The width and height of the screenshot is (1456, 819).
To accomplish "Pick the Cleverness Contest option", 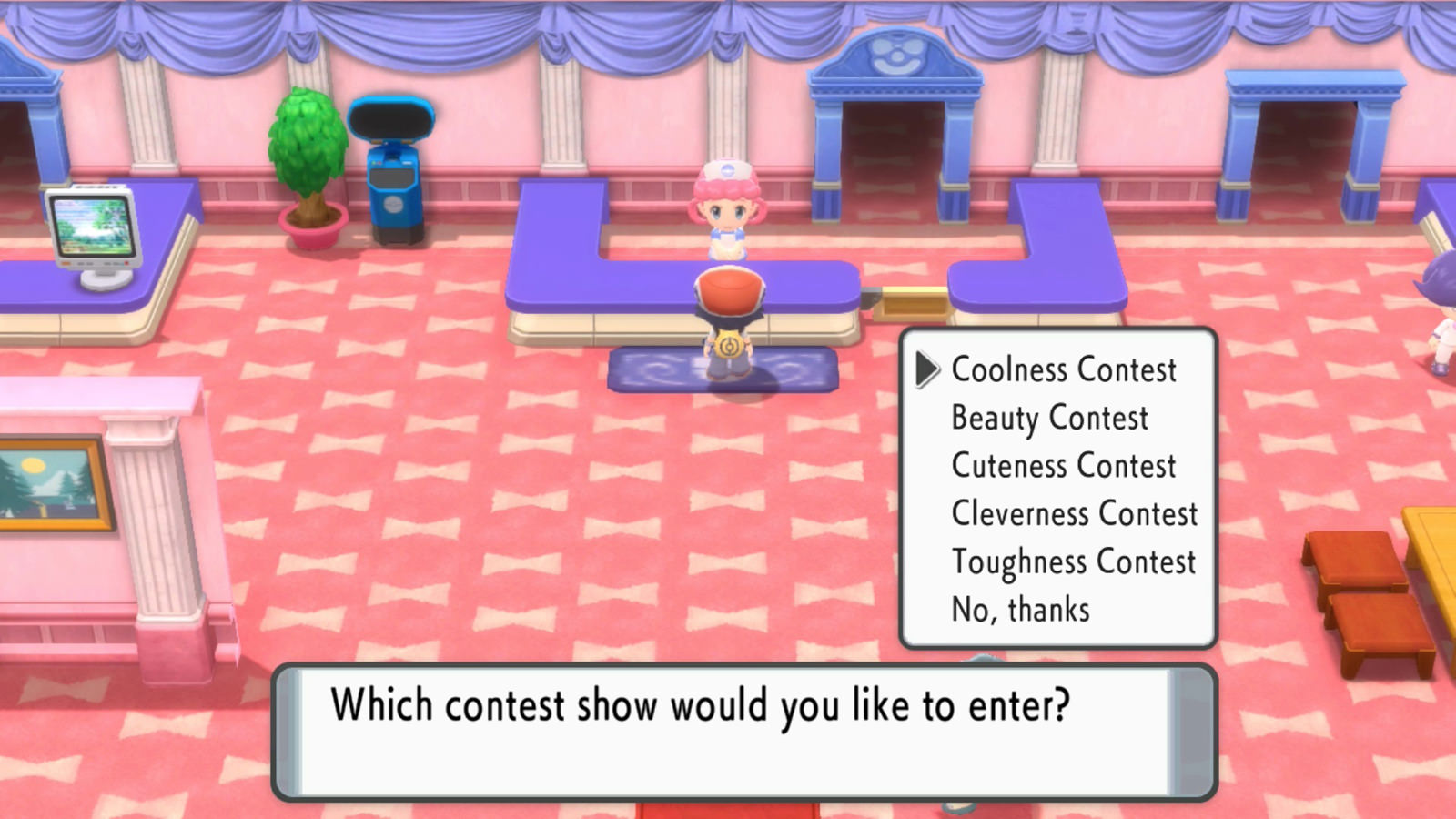I will pos(1075,514).
